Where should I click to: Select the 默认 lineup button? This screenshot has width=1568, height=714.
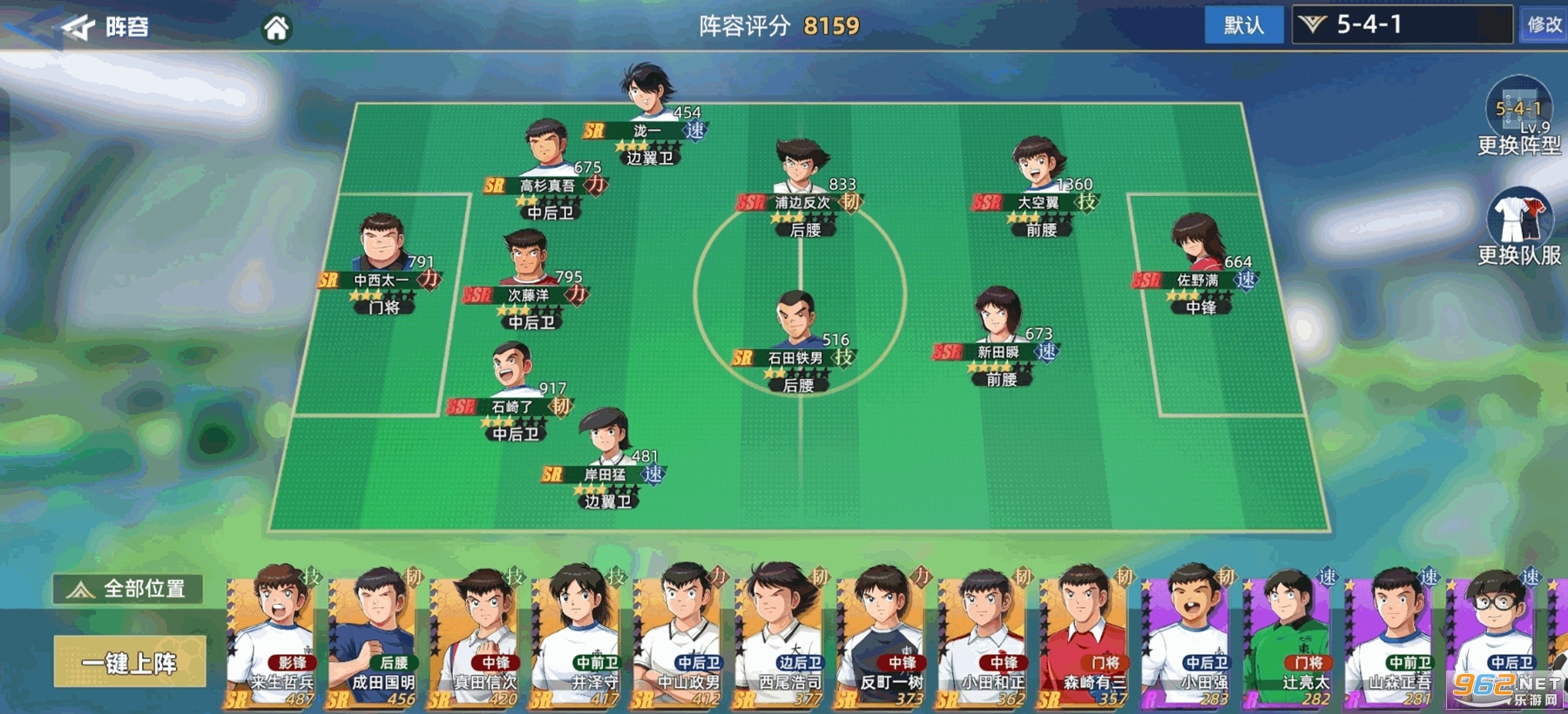point(1243,25)
